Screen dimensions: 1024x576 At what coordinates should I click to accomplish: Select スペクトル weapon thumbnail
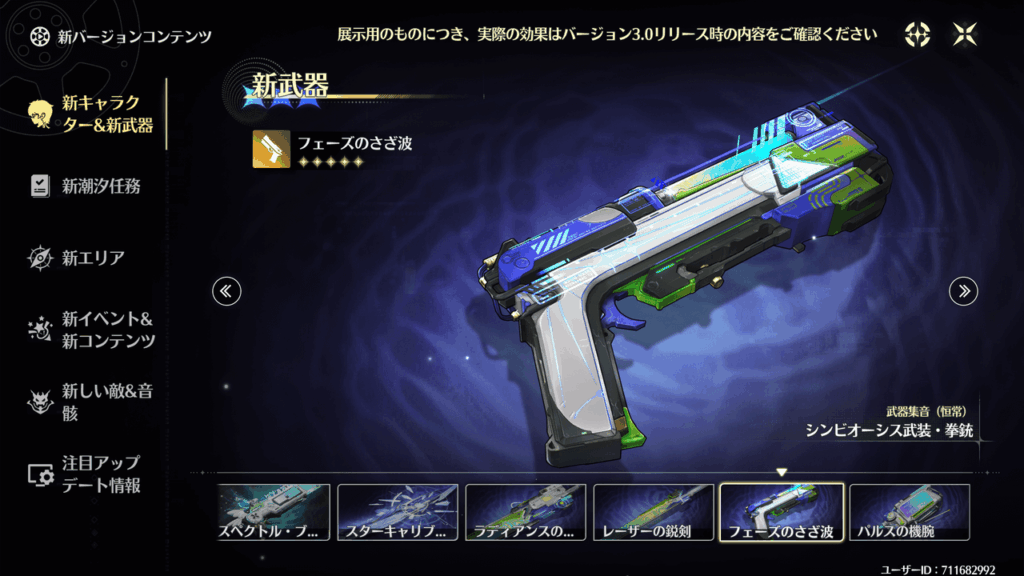click(270, 512)
